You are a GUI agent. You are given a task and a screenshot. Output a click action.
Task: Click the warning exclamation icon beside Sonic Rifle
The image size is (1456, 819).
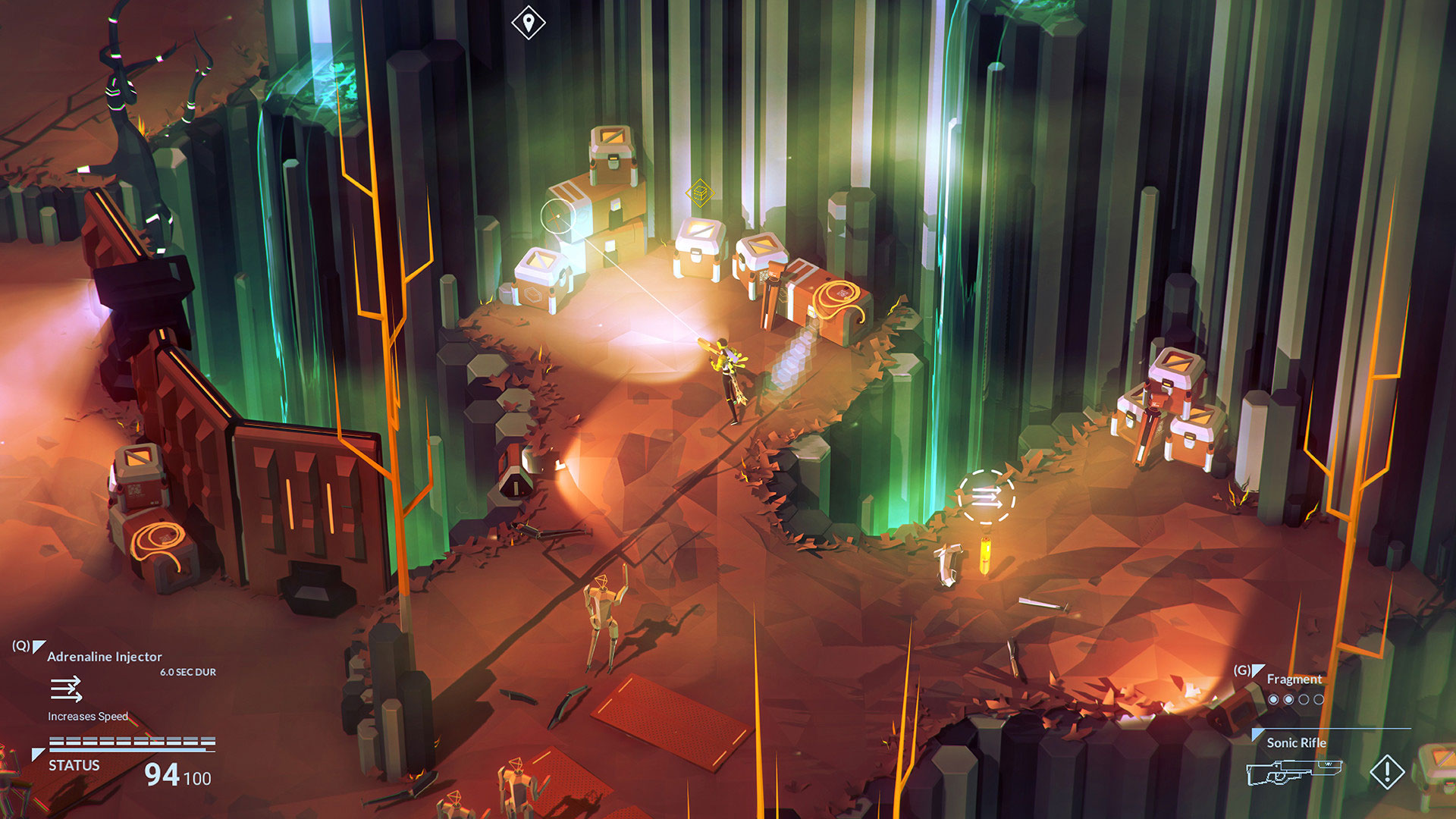1387,773
